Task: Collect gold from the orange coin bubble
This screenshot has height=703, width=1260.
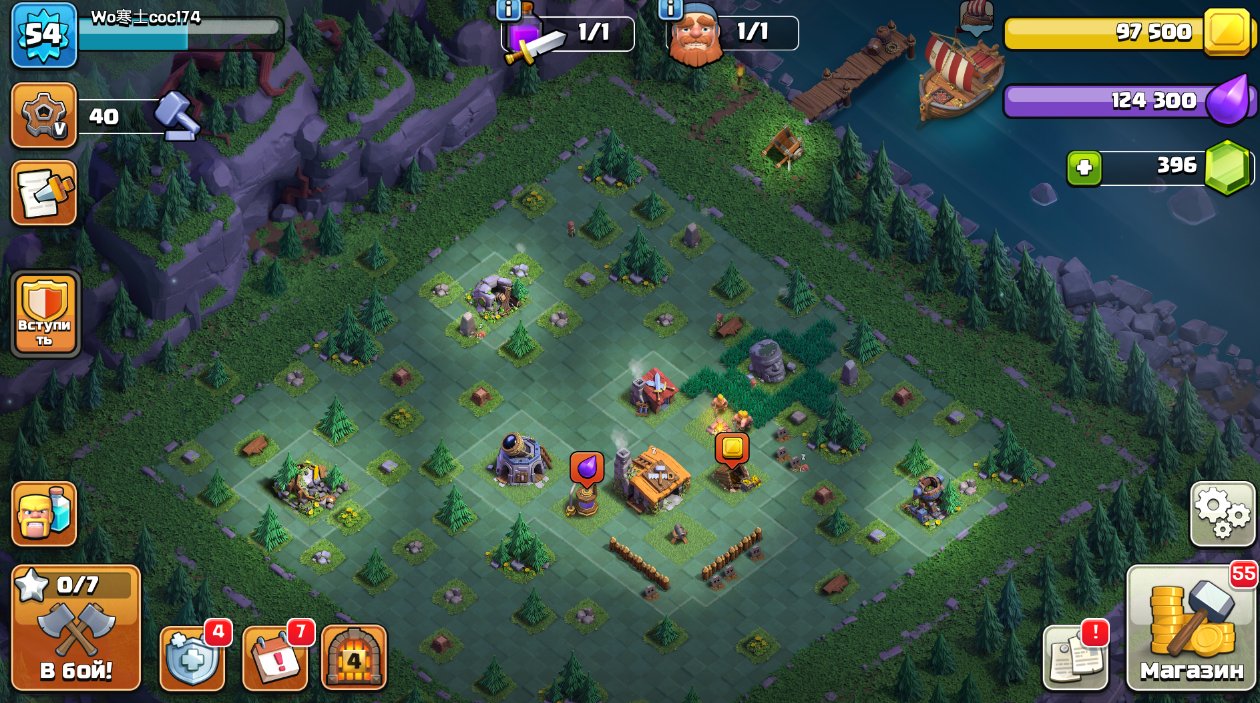Action: pos(732,449)
